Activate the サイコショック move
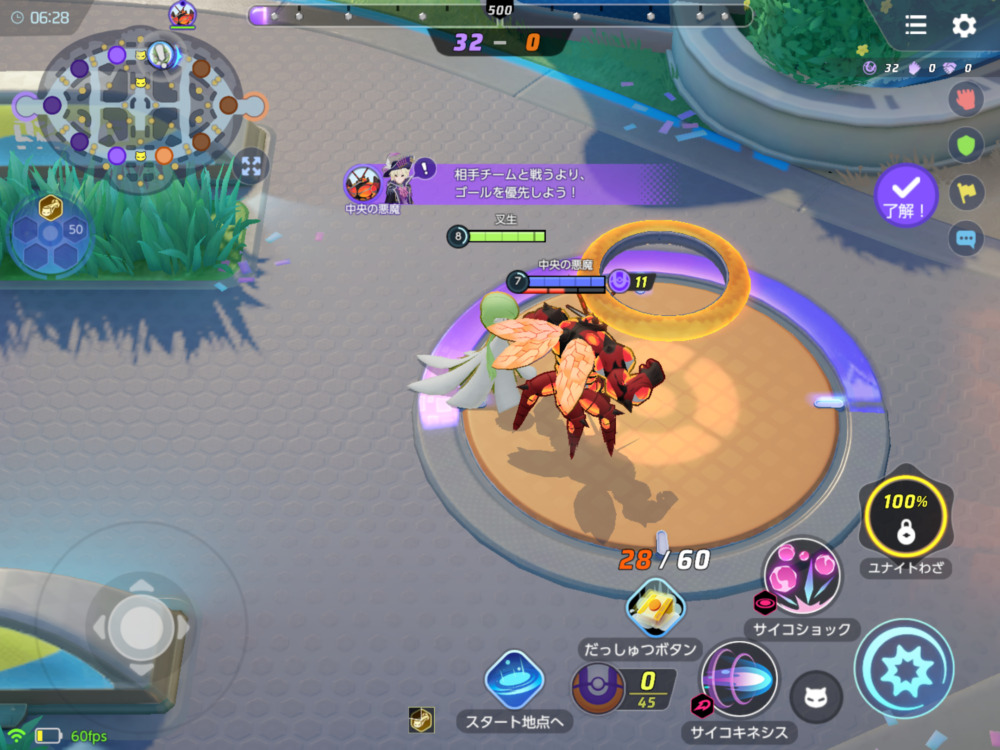Image resolution: width=1000 pixels, height=750 pixels. [x=802, y=576]
